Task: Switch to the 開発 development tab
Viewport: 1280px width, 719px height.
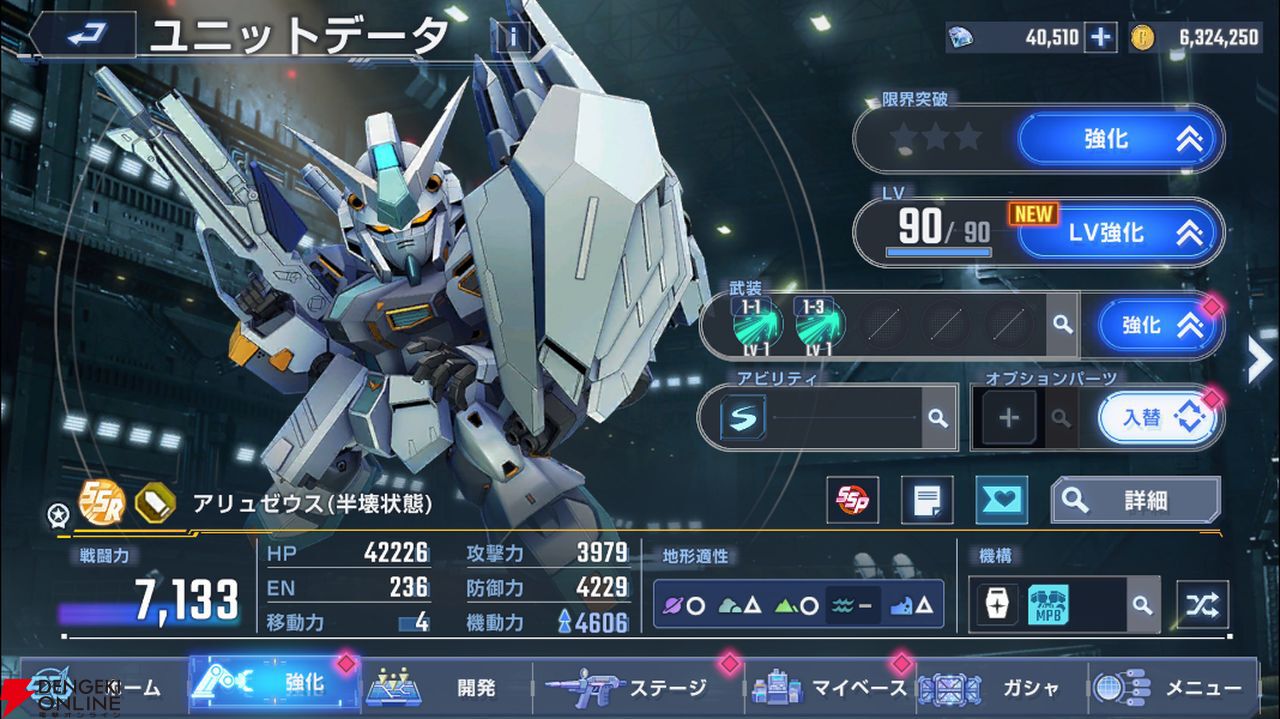Action: click(450, 687)
